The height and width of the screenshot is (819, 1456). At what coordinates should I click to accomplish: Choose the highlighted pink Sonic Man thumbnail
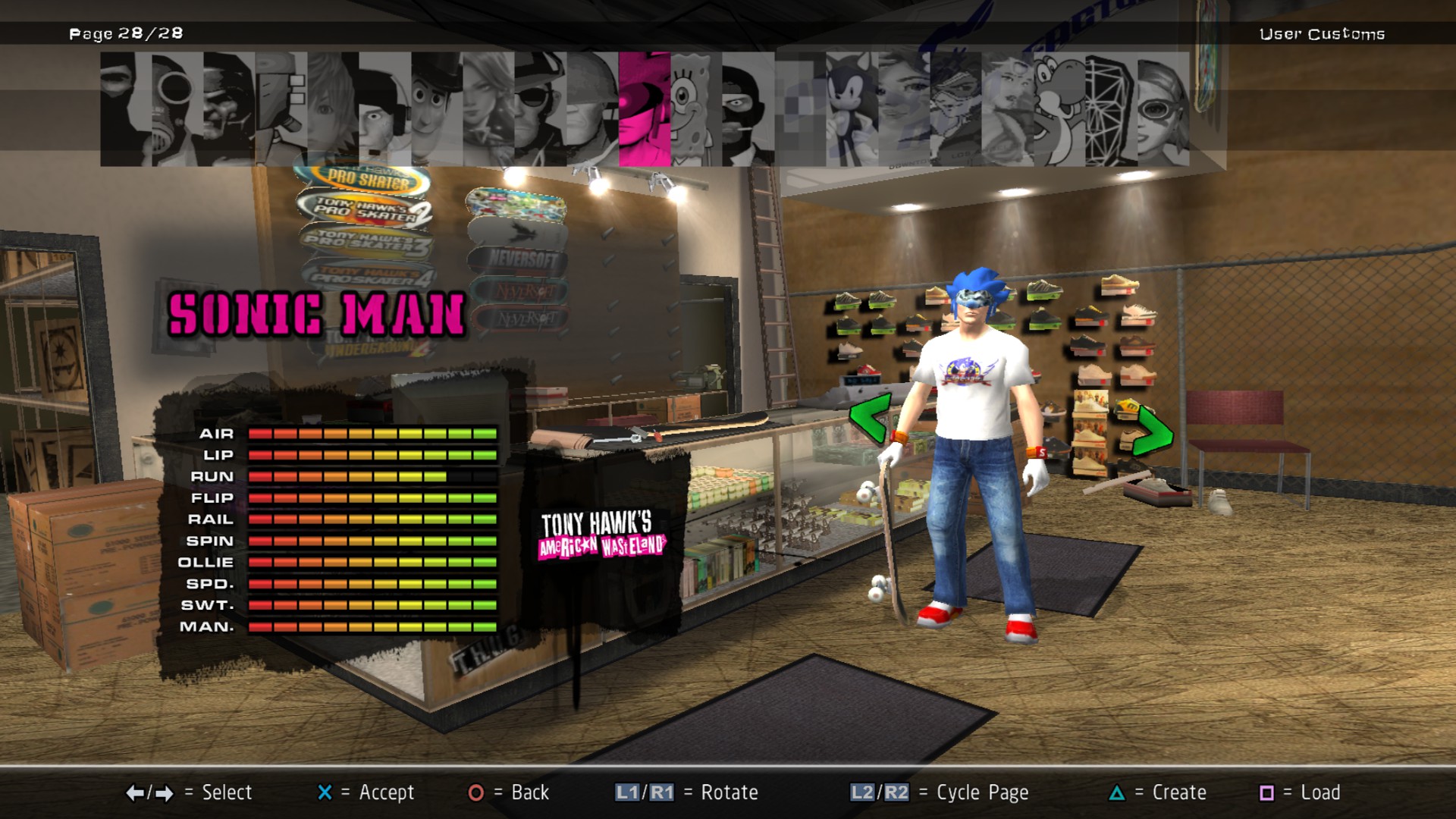click(645, 109)
